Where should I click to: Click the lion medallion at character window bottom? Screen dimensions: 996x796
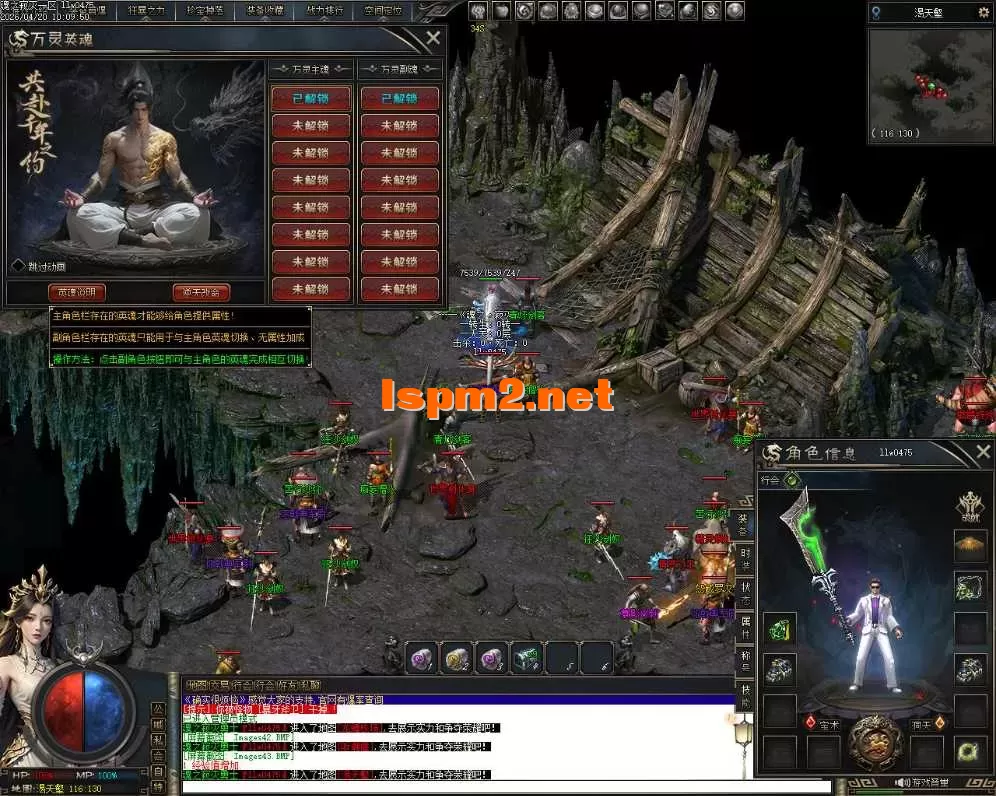pyautogui.click(x=874, y=742)
